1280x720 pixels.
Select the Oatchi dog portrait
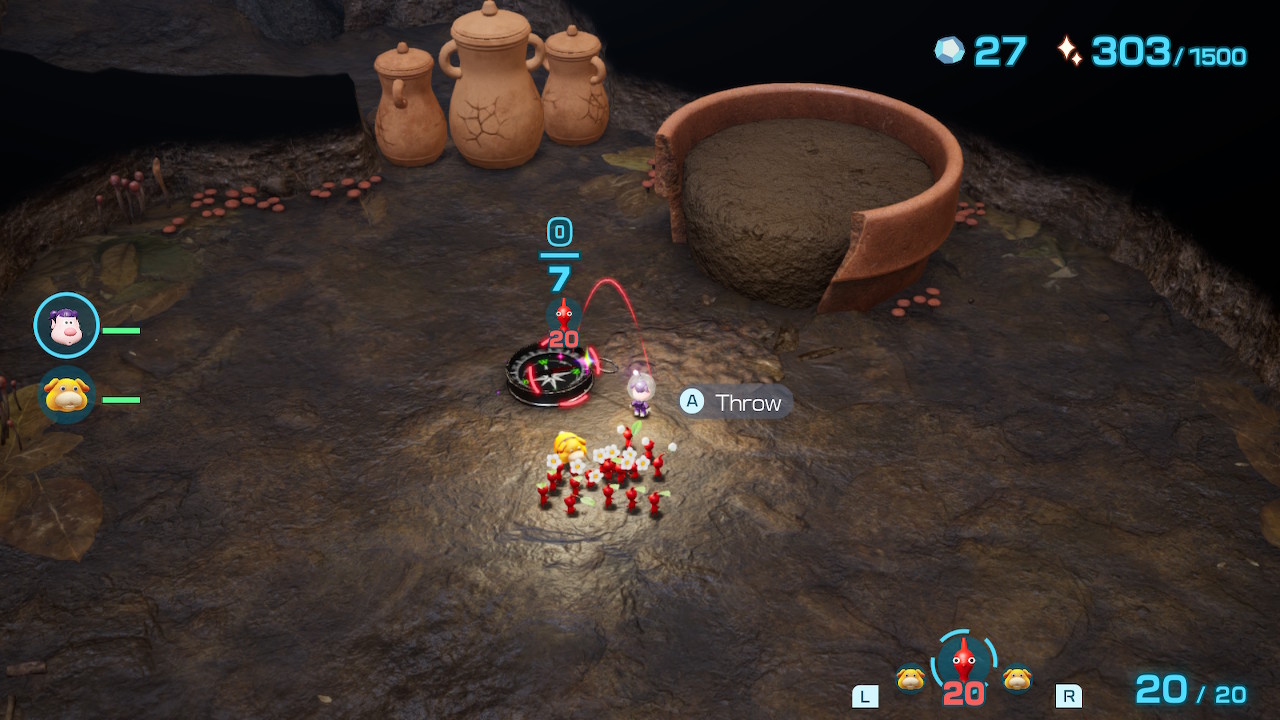pos(67,395)
